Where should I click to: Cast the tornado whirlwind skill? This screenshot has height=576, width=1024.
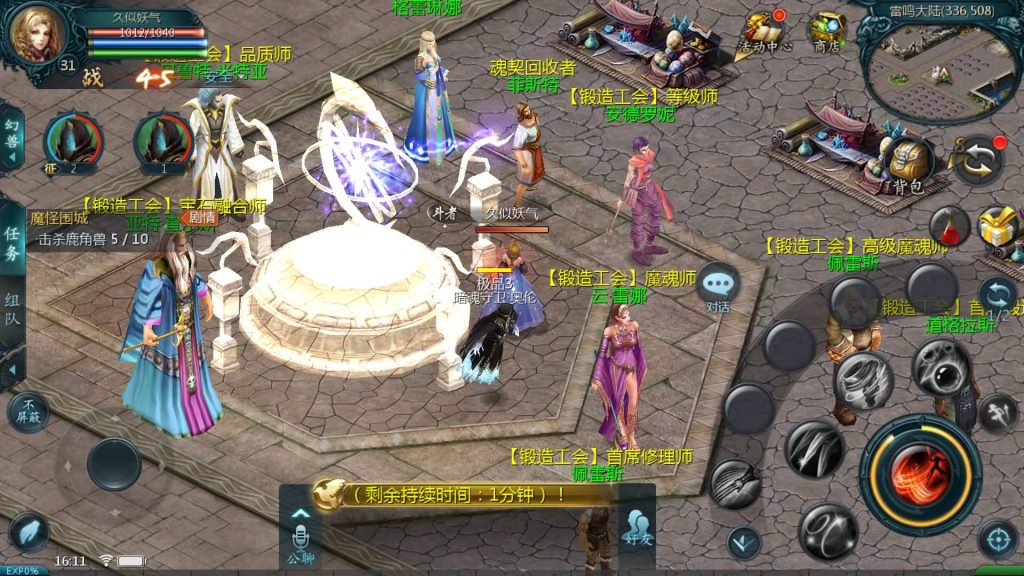pos(863,381)
